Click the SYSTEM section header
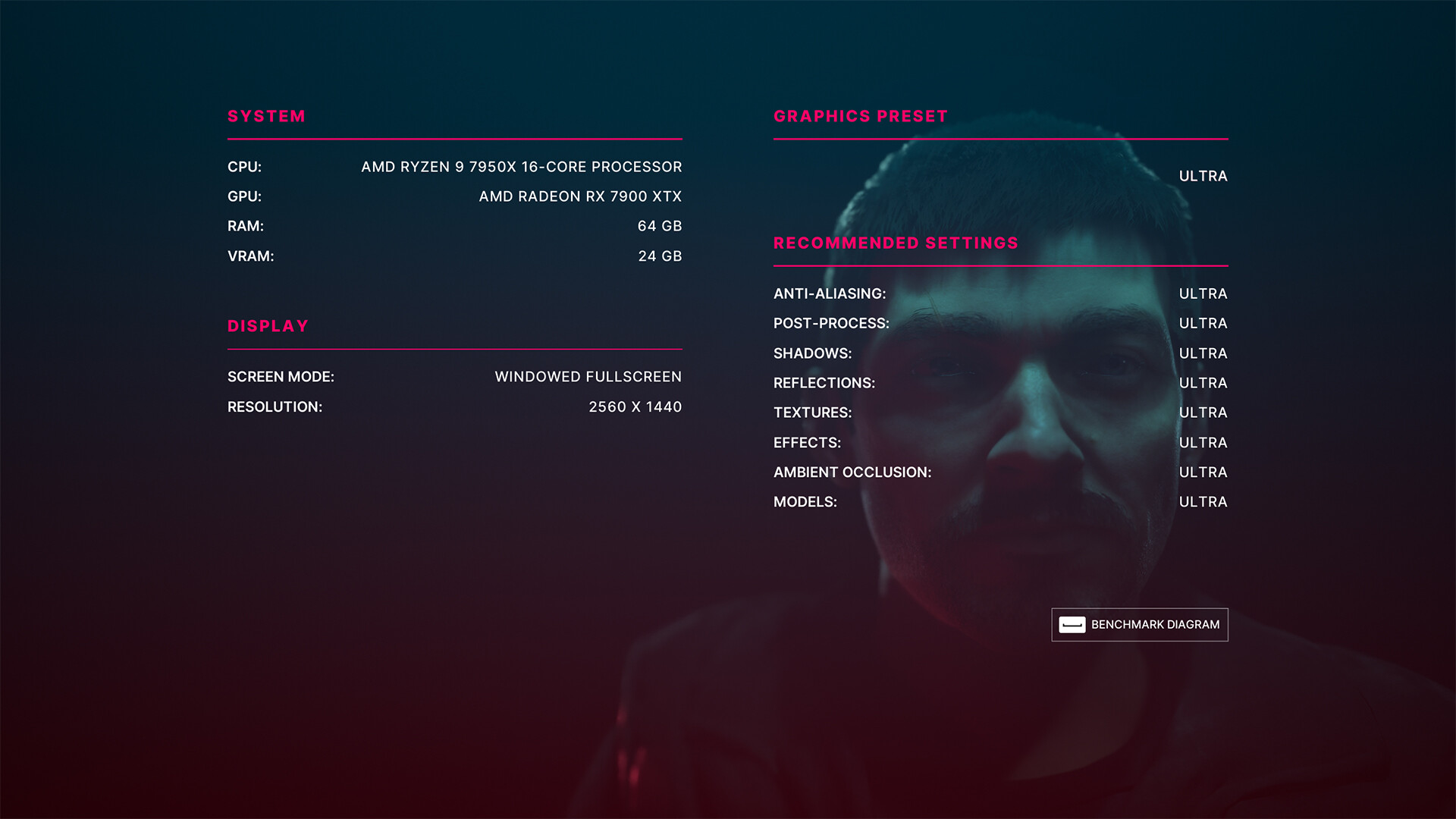This screenshot has height=819, width=1456. click(x=266, y=116)
